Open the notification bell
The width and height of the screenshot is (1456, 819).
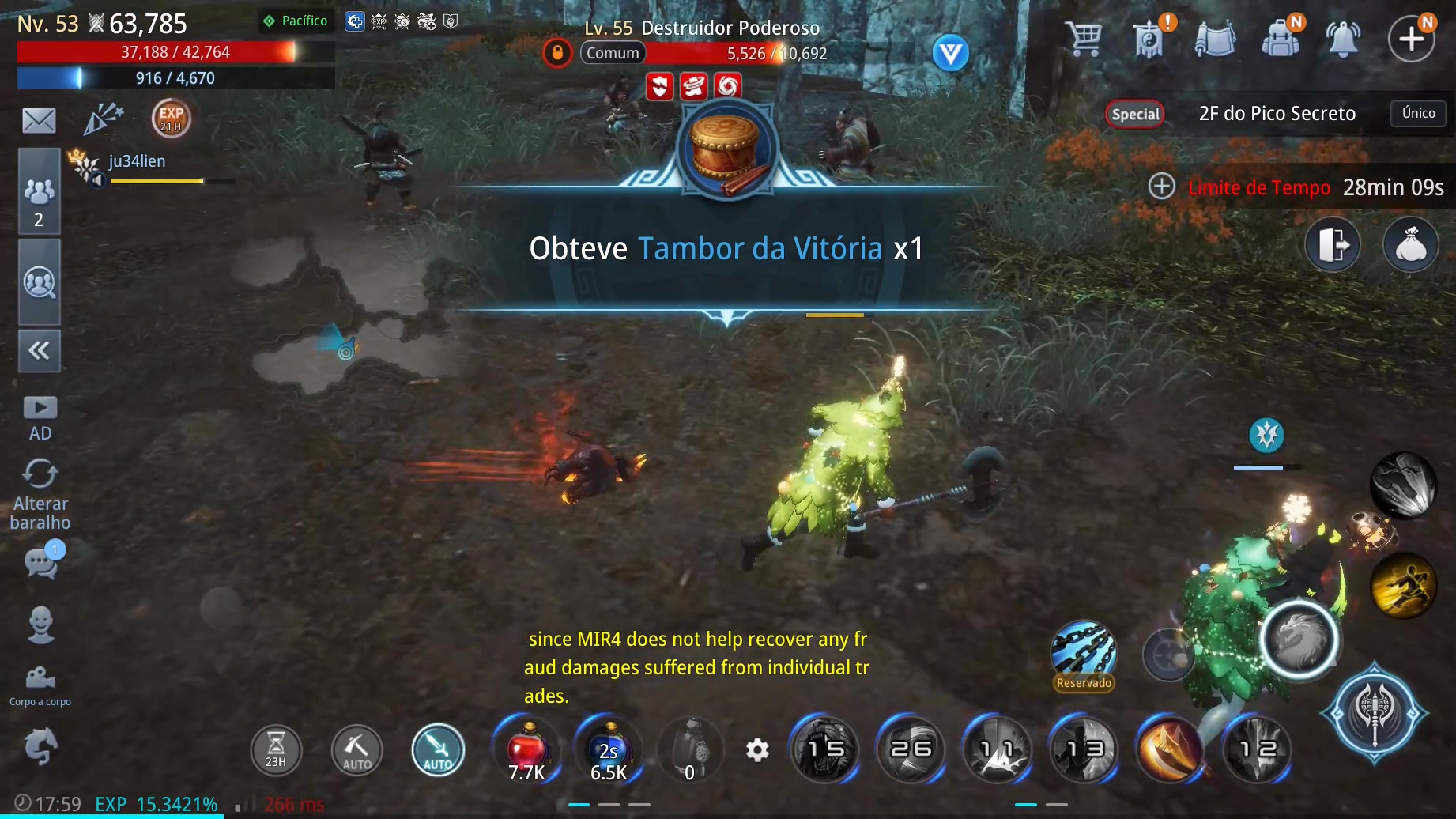[x=1343, y=38]
